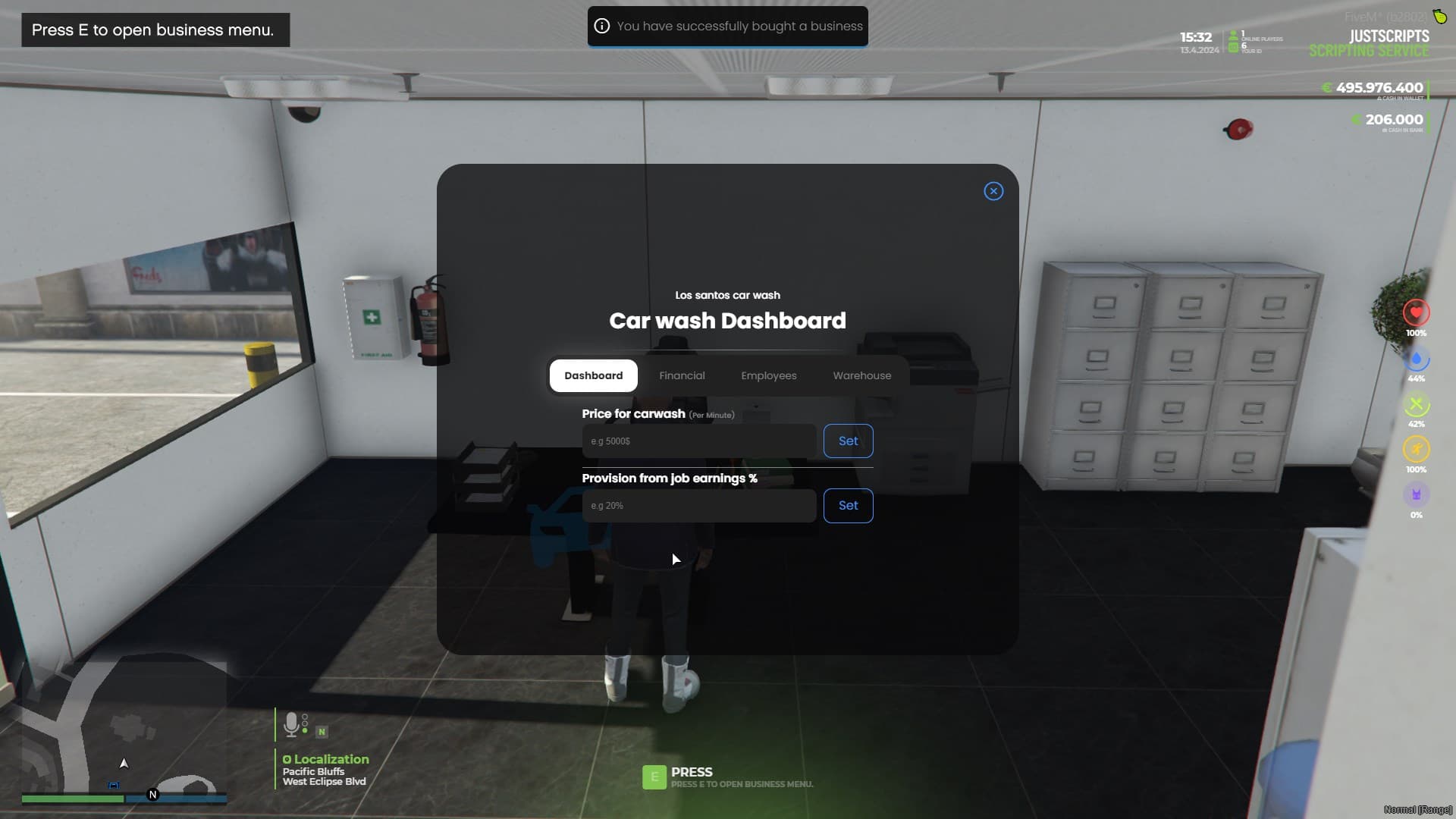Click Set for provision from job earnings

(x=848, y=506)
